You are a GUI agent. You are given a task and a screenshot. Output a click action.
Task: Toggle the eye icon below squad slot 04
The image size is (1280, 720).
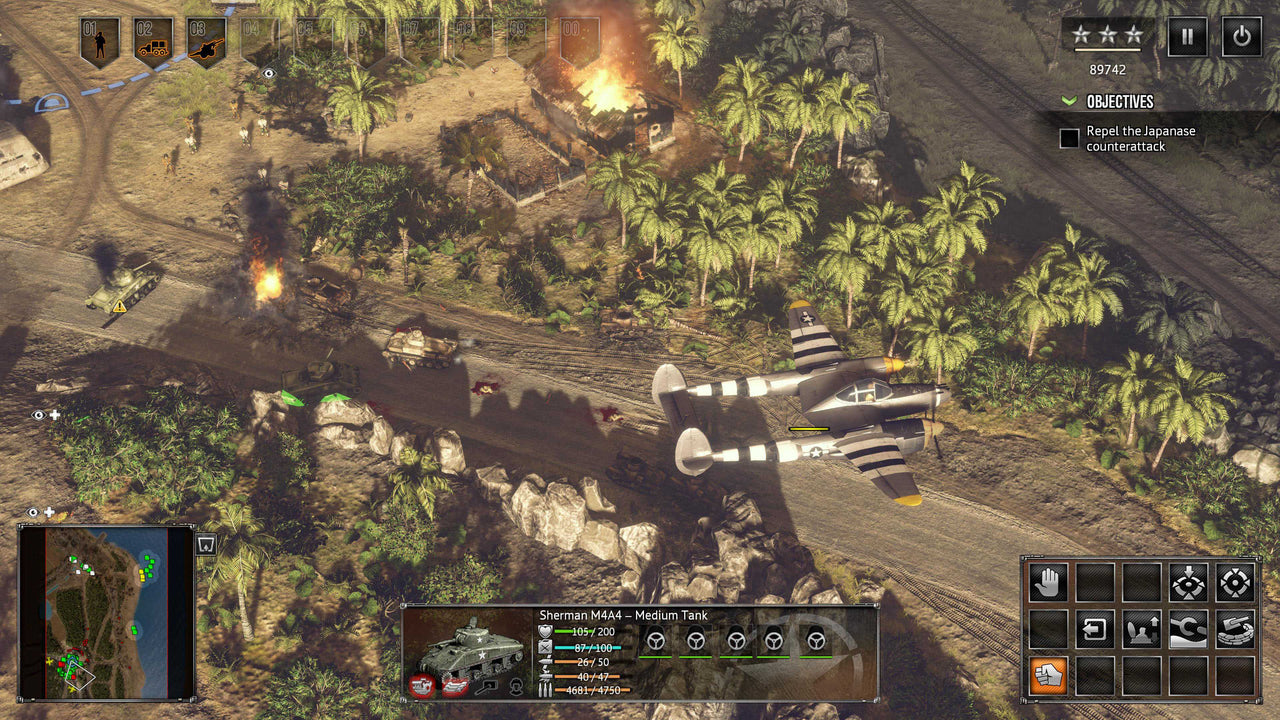pyautogui.click(x=267, y=75)
